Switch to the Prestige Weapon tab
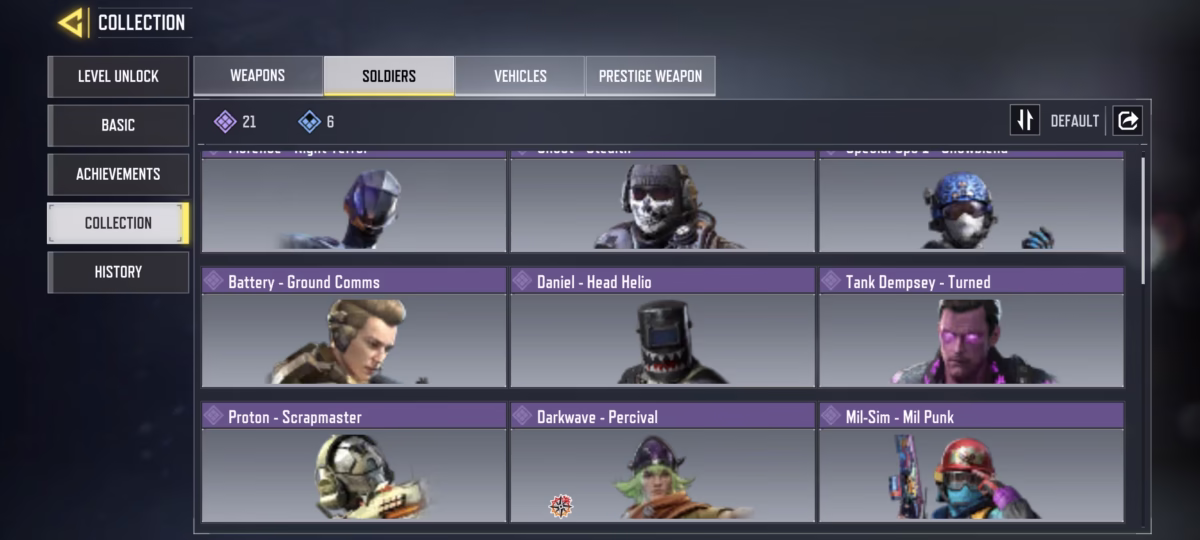This screenshot has width=1200, height=540. click(650, 76)
